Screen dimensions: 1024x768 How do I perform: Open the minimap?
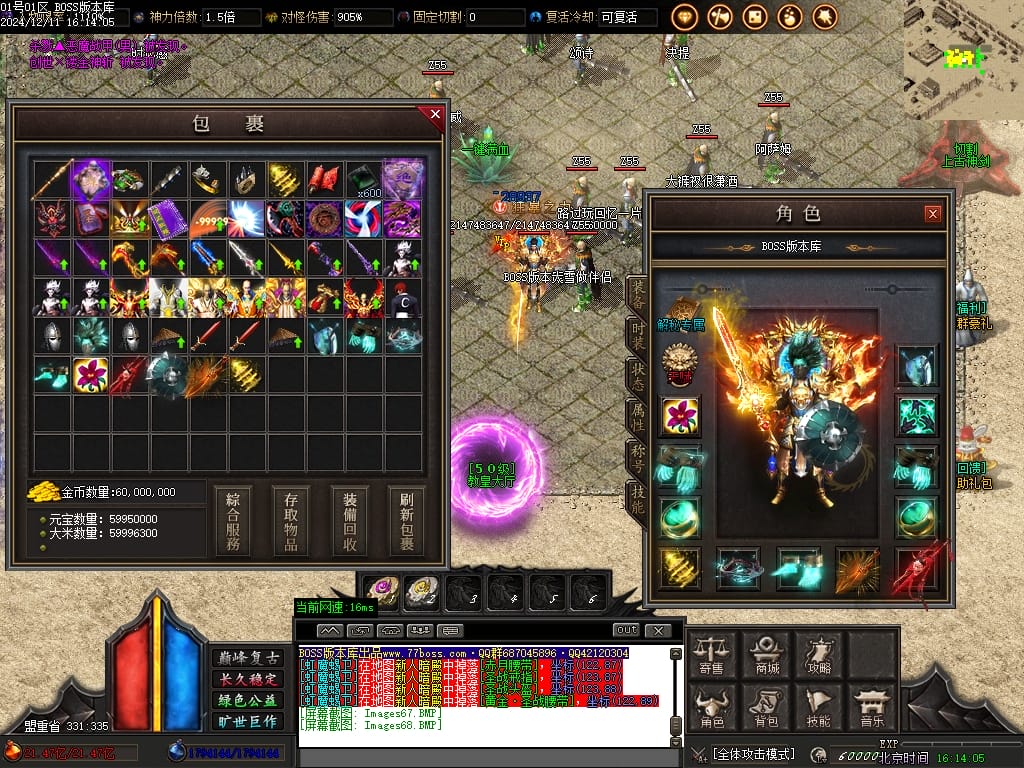pyautogui.click(x=963, y=60)
